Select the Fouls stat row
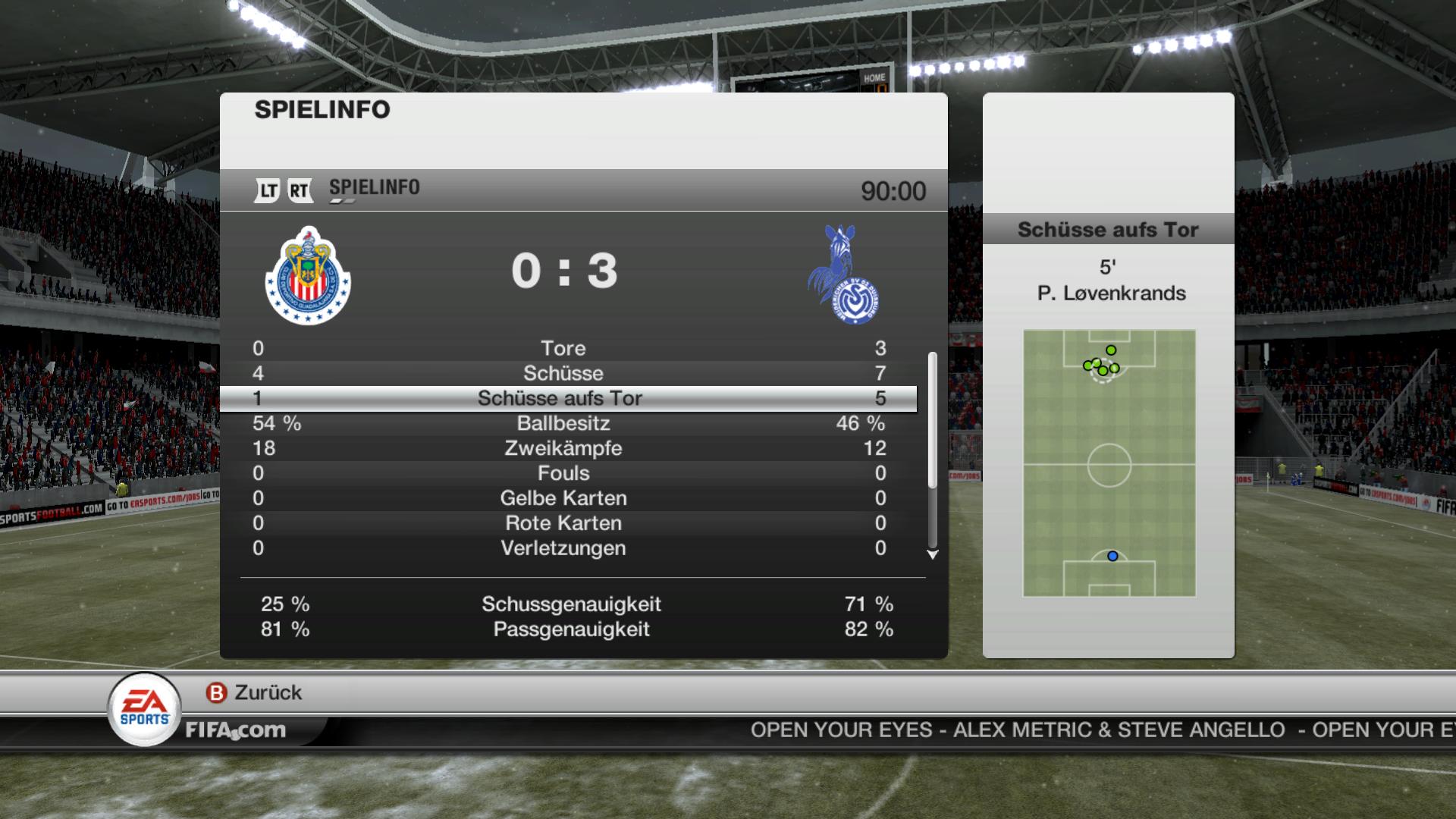 [x=563, y=473]
